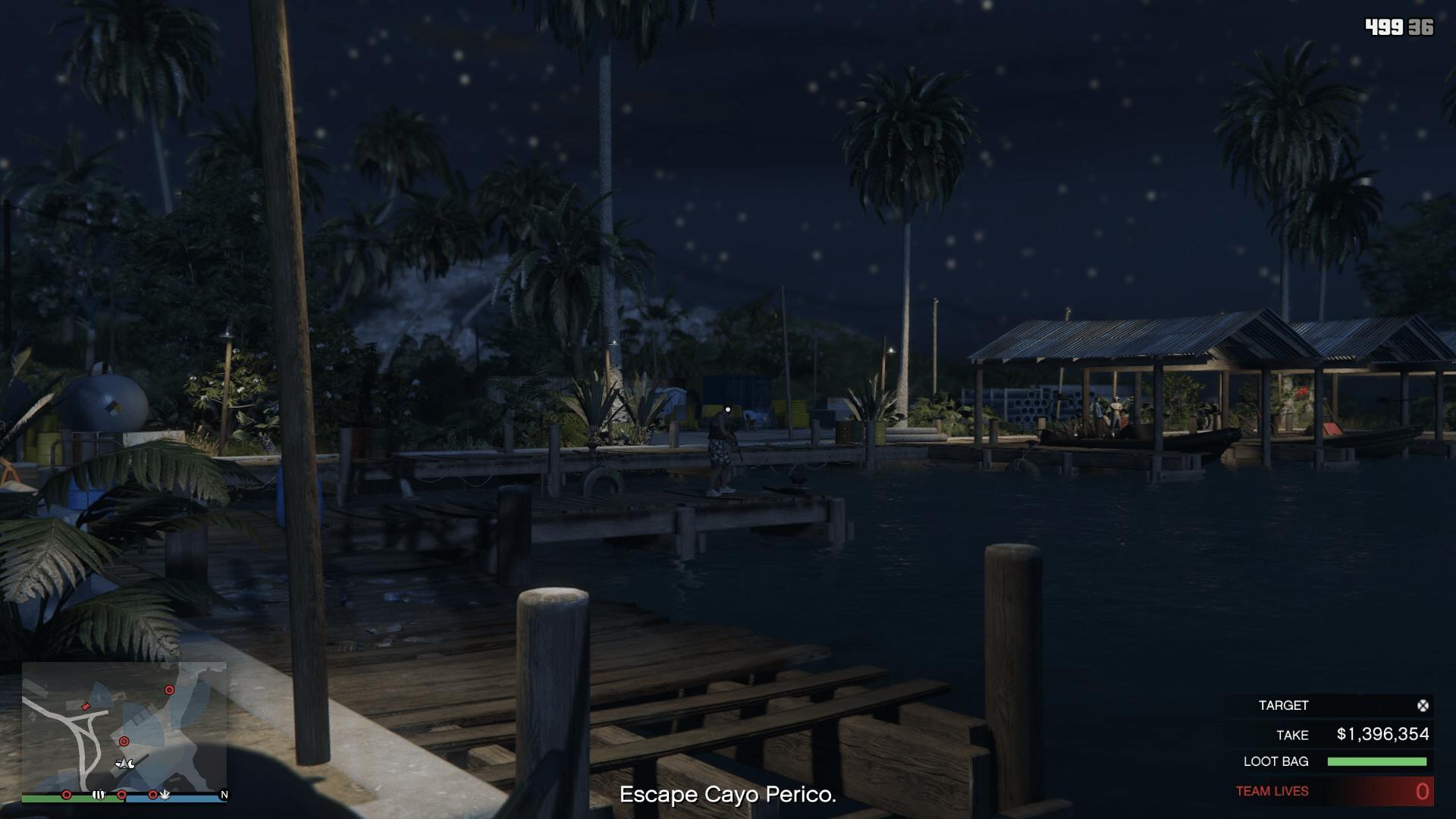Click the red blip on the armor bar

coord(153,795)
